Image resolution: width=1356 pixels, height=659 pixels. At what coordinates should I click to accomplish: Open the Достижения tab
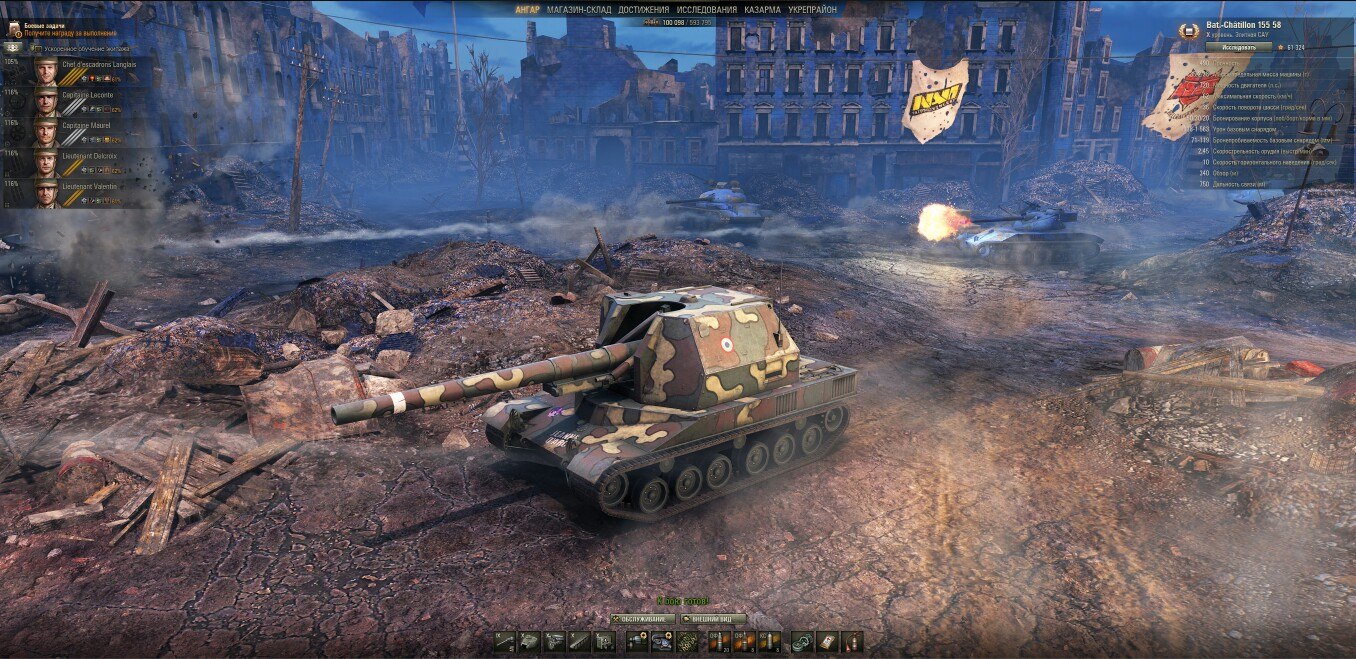click(644, 9)
